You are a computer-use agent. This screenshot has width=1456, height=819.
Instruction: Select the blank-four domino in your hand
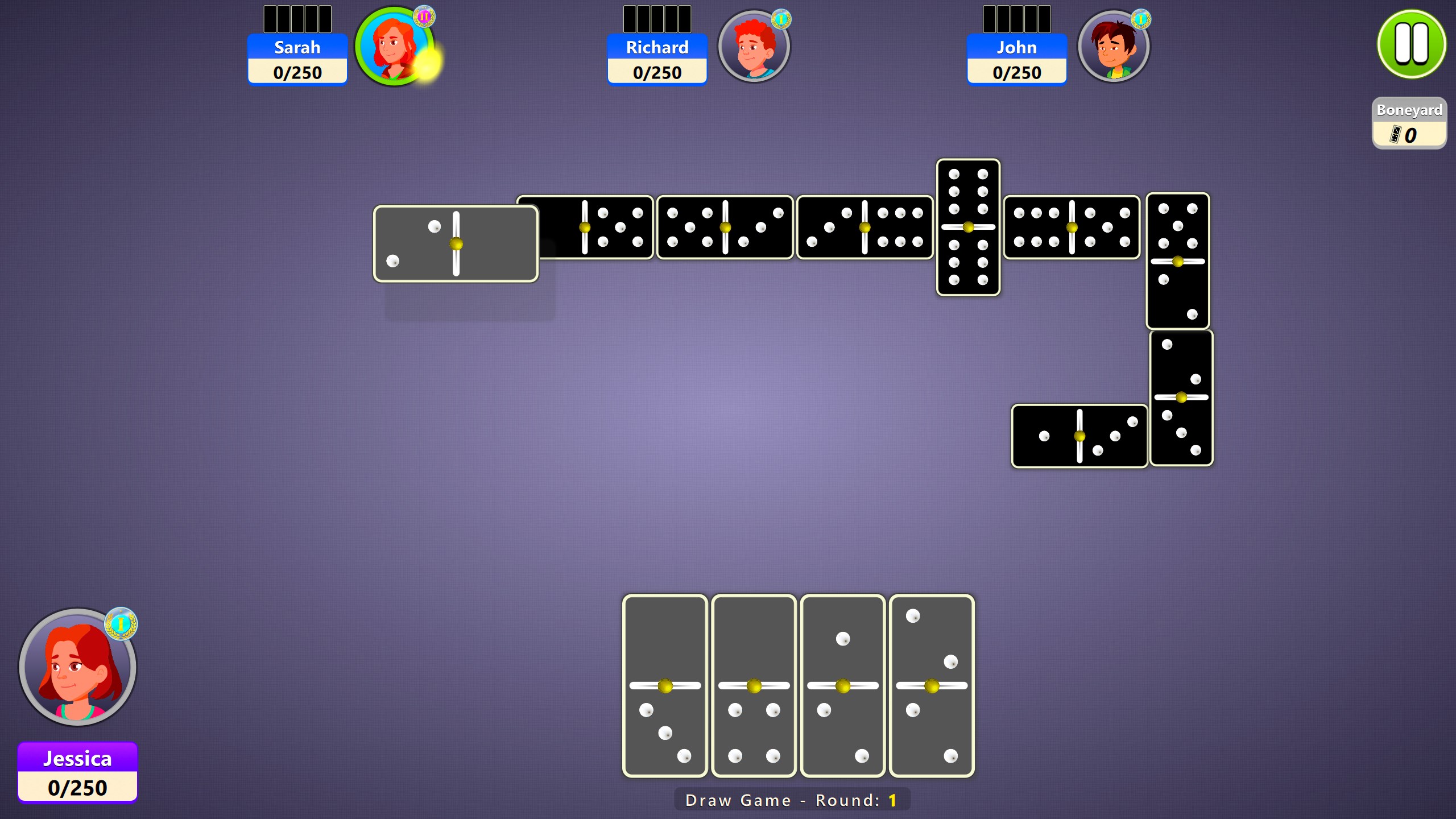click(754, 685)
